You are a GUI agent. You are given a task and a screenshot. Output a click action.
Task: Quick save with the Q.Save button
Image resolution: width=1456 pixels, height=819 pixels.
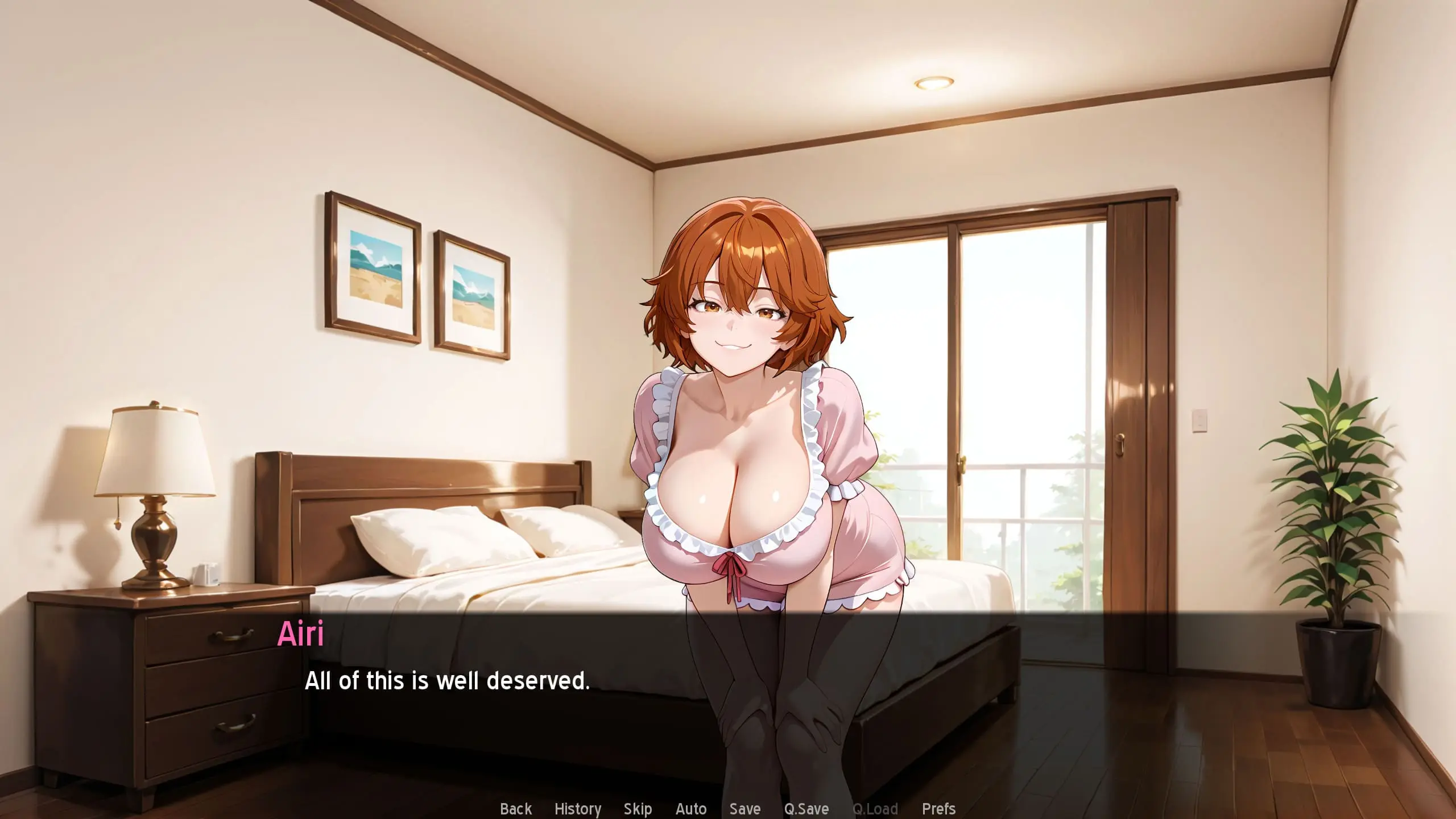[x=806, y=808]
